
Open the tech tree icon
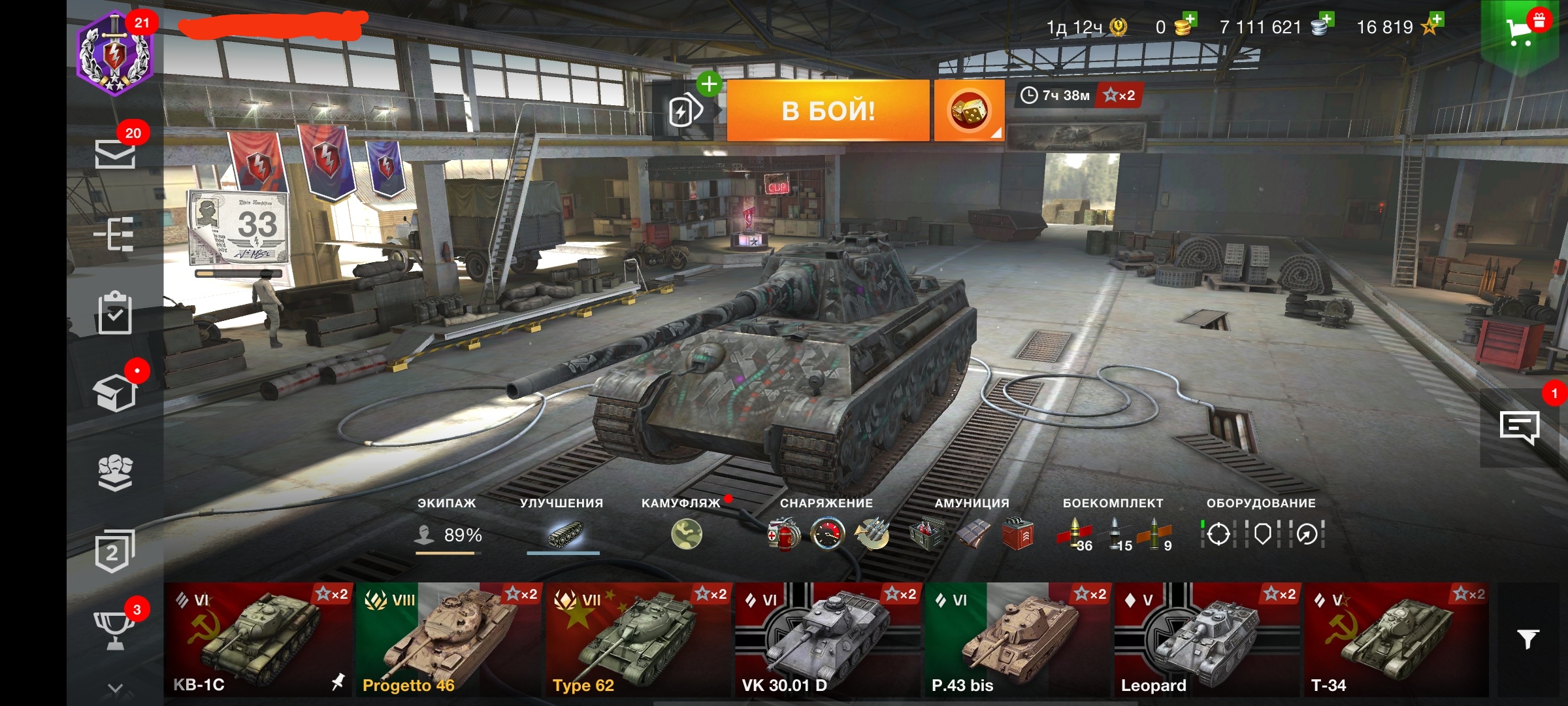click(115, 234)
